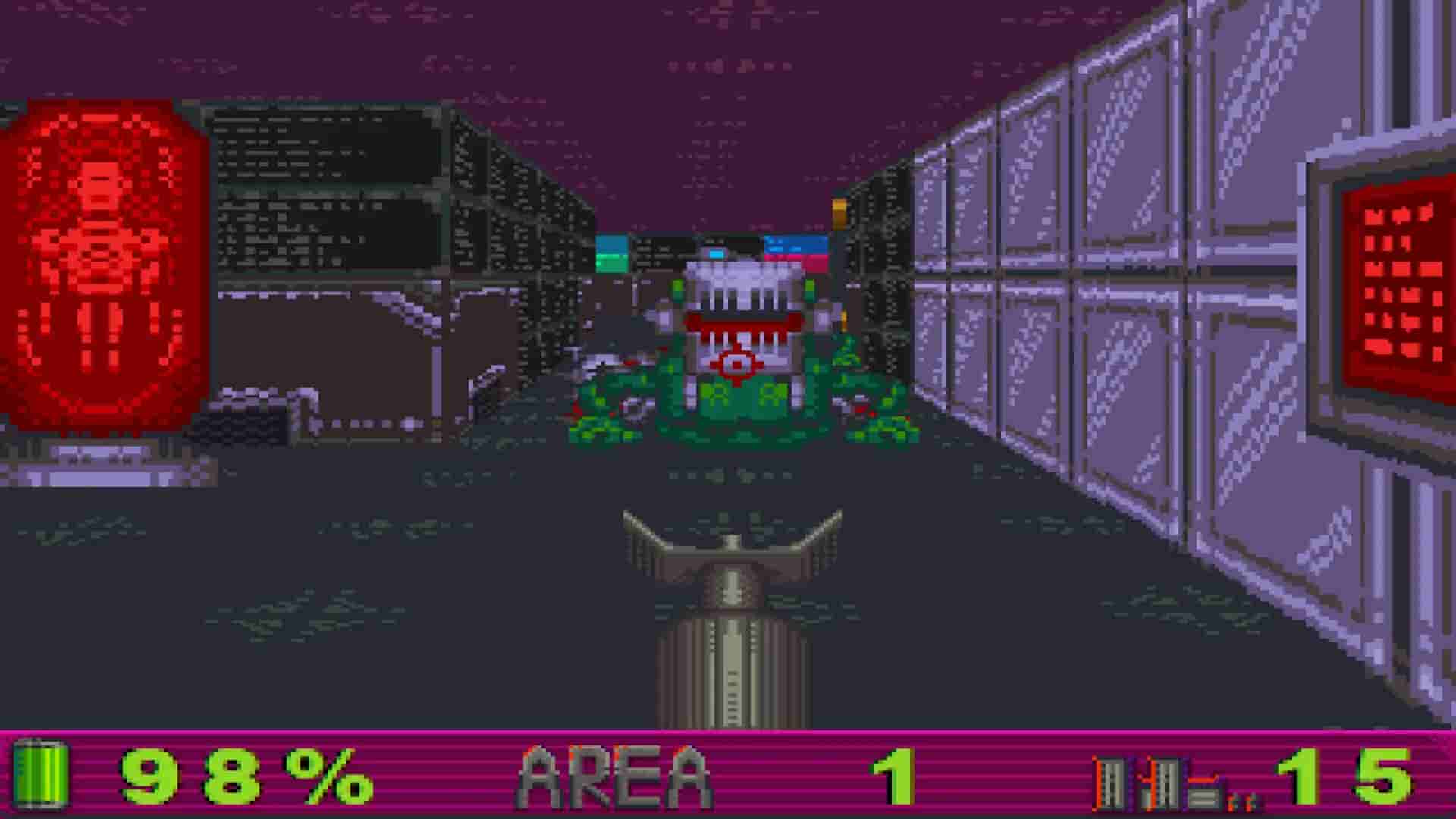This screenshot has height=819, width=1456.
Task: Switch to the AREA 1 indicator
Action: pos(895,775)
